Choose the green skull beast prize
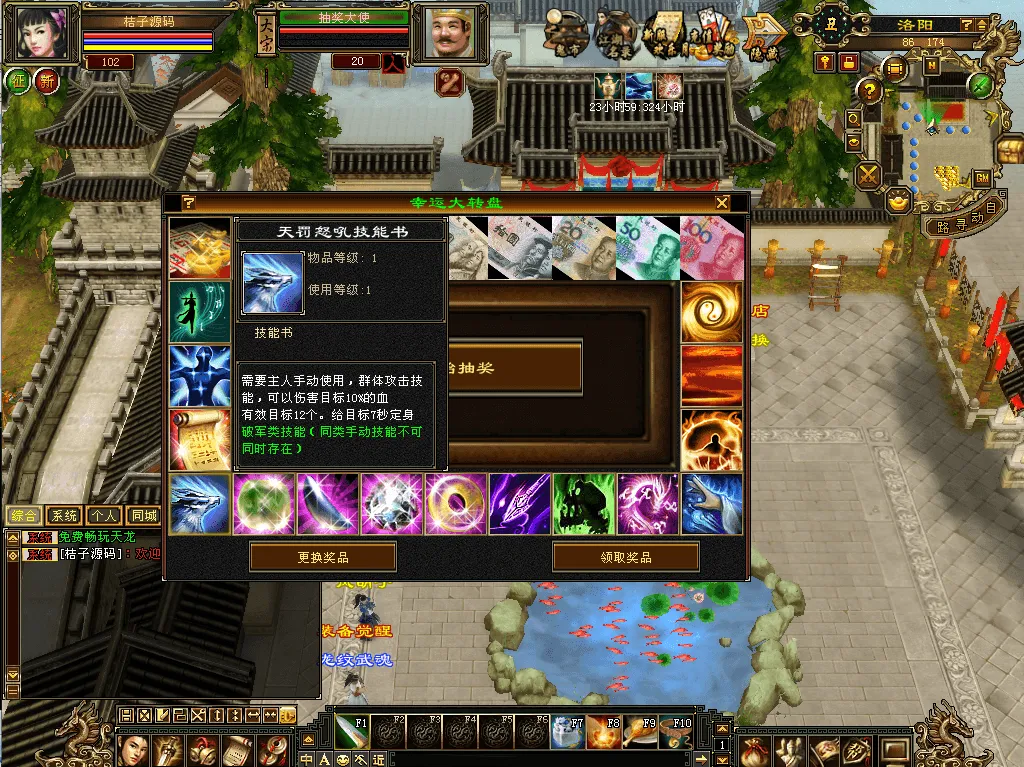Viewport: 1024px width, 767px height. point(584,504)
